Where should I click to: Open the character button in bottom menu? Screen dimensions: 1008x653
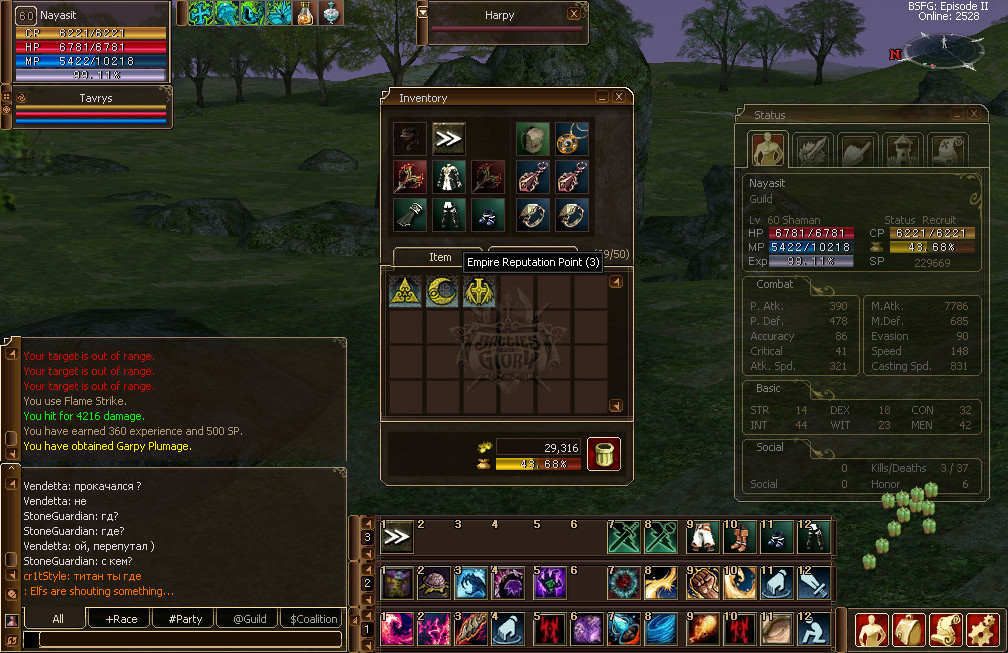(871, 629)
